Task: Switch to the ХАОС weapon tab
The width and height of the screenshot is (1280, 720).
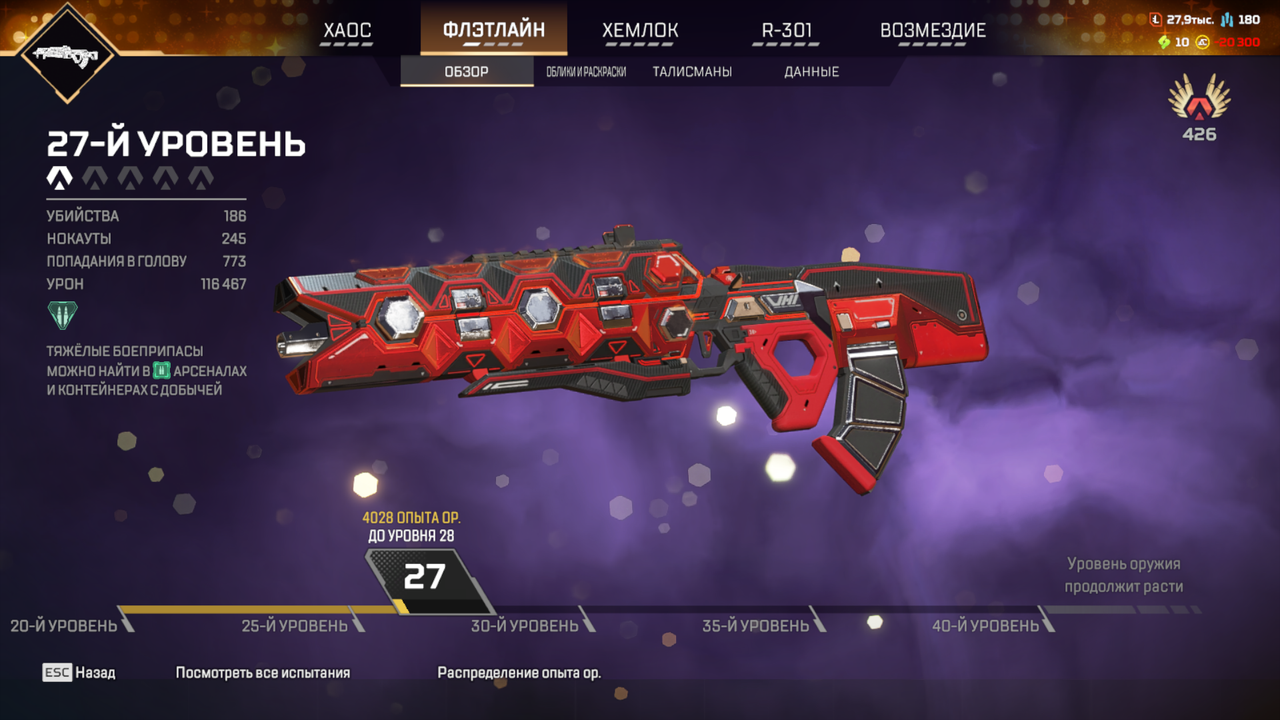Action: (x=347, y=30)
